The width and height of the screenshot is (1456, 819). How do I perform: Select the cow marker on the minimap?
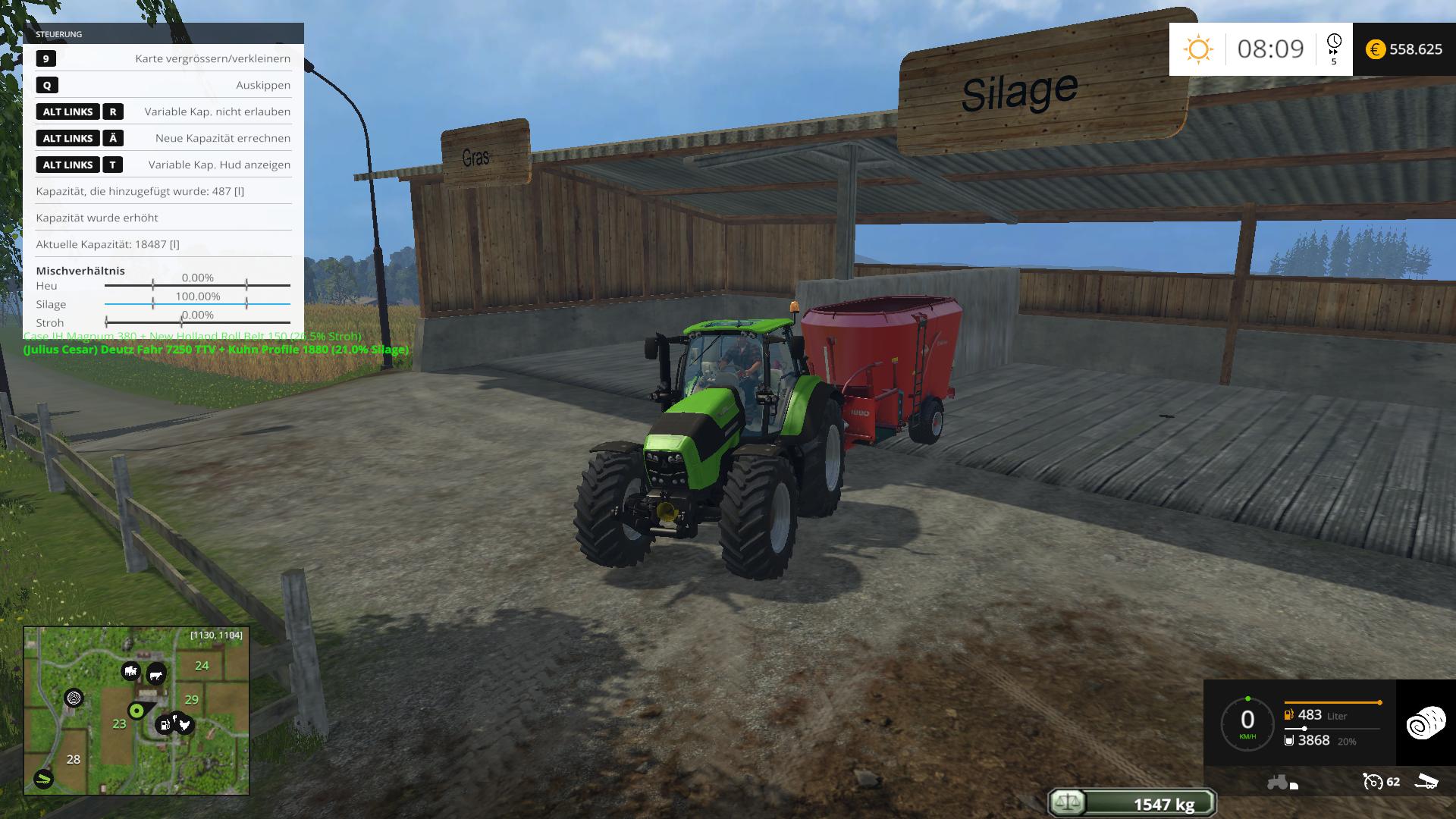156,674
